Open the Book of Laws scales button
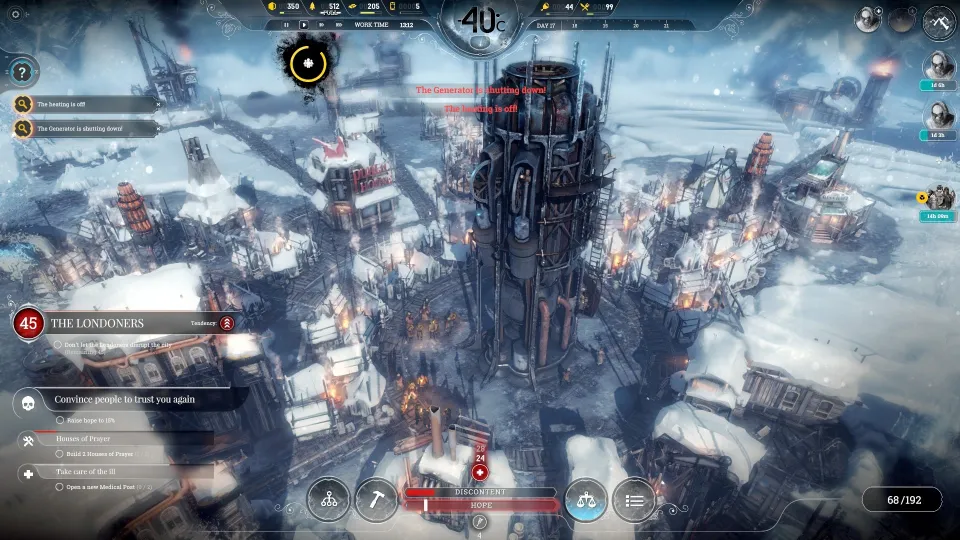Viewport: 960px width, 540px height. click(x=585, y=500)
